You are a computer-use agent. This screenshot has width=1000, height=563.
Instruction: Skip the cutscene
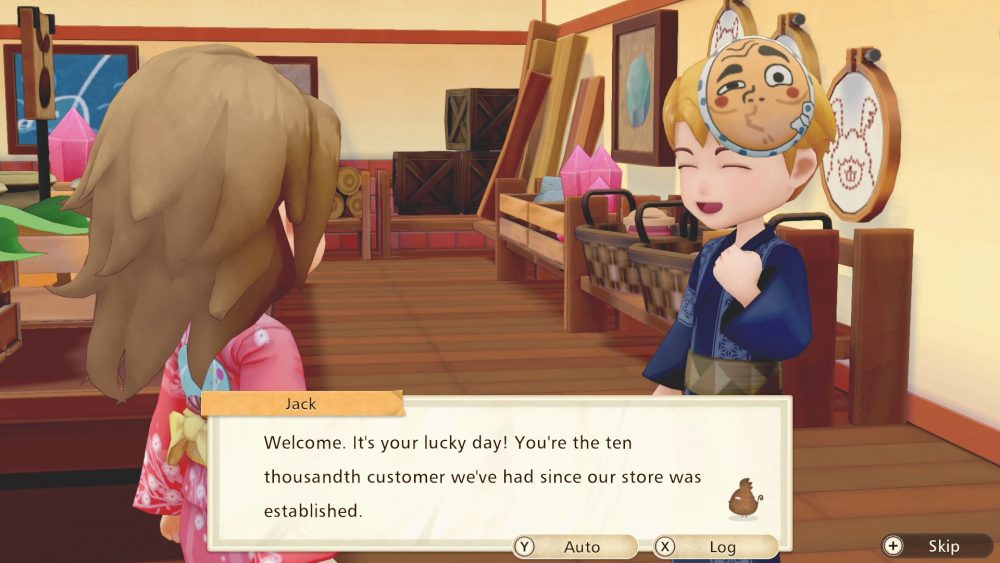936,546
